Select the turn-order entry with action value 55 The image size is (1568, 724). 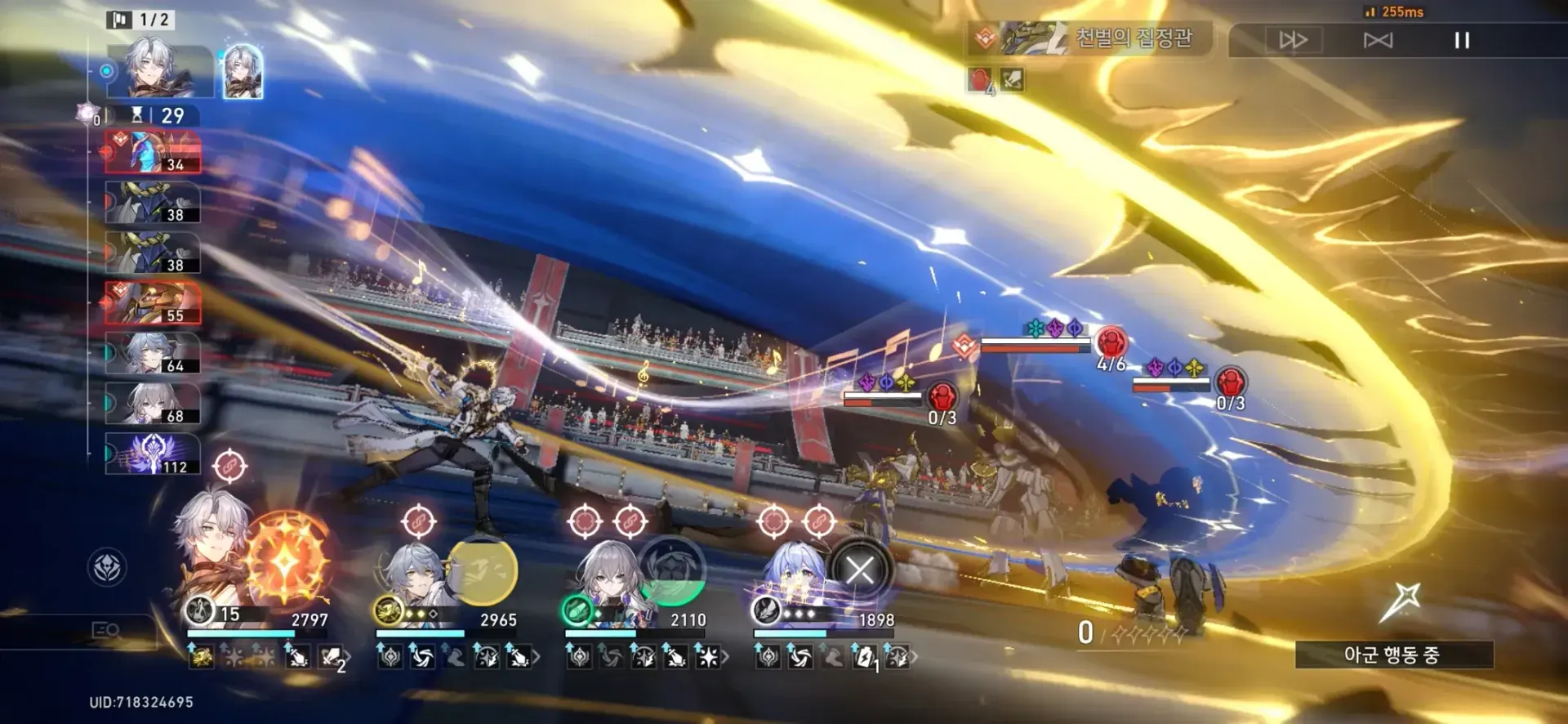(153, 303)
